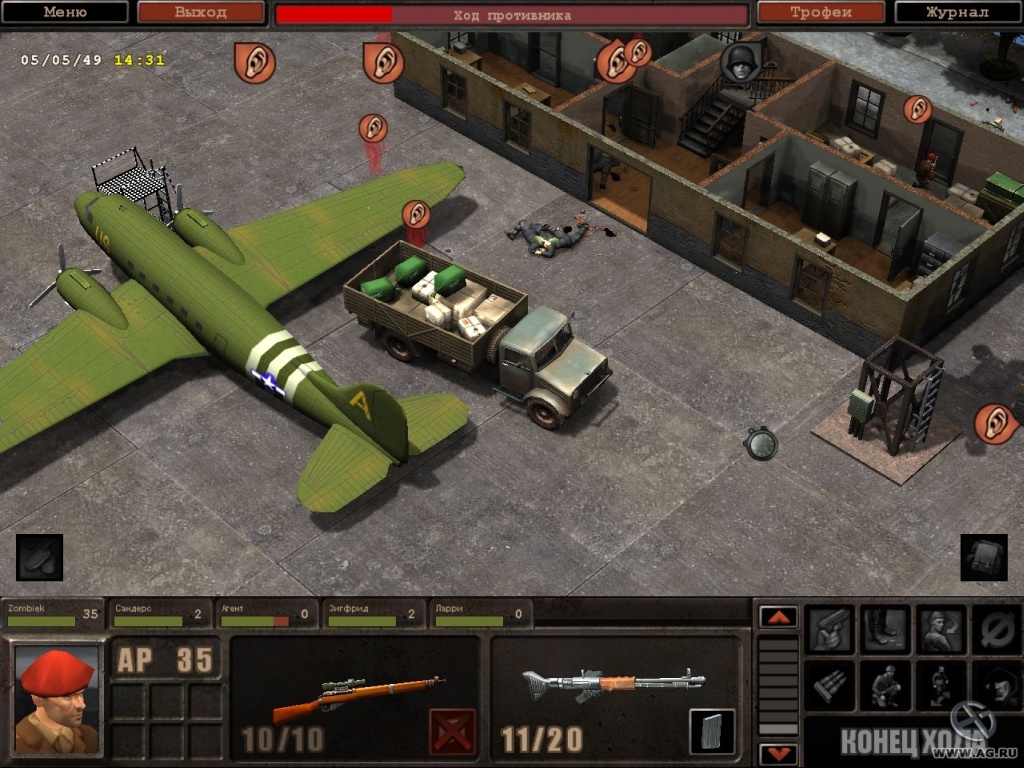Open the Журнал journal
The height and width of the screenshot is (768, 1024).
(x=957, y=13)
